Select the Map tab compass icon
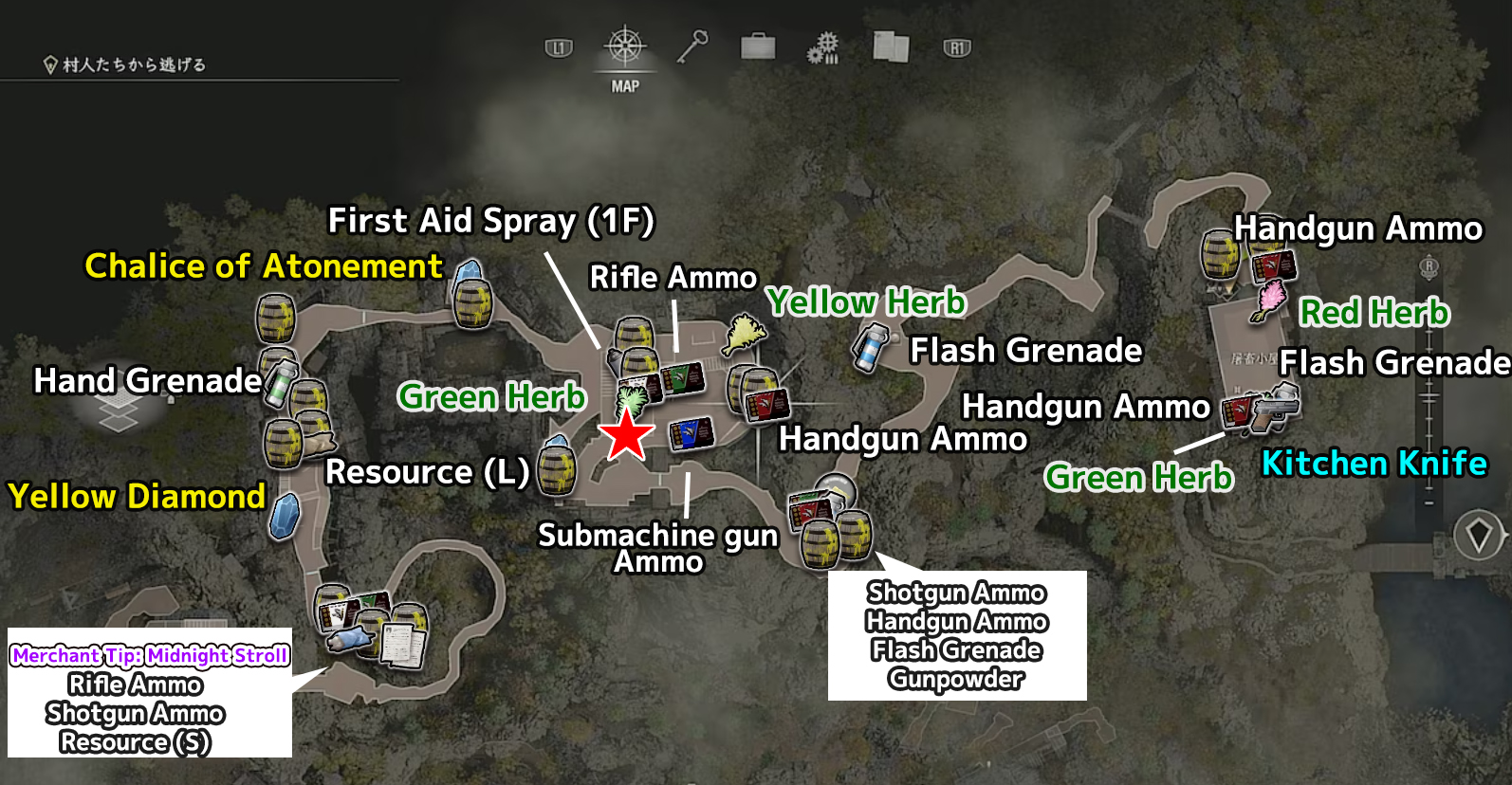 pos(624,46)
